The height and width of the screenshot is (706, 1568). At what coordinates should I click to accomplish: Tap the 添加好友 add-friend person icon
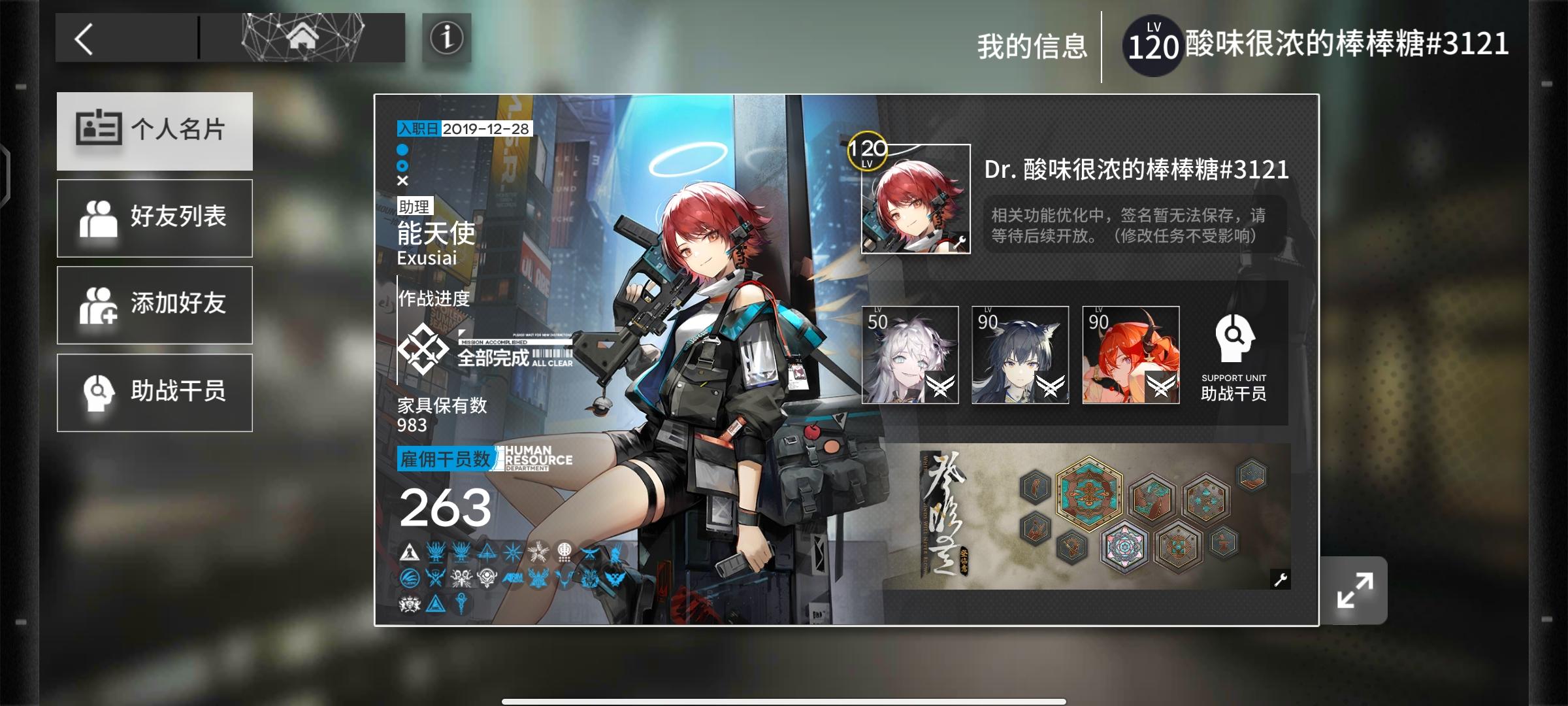[99, 305]
